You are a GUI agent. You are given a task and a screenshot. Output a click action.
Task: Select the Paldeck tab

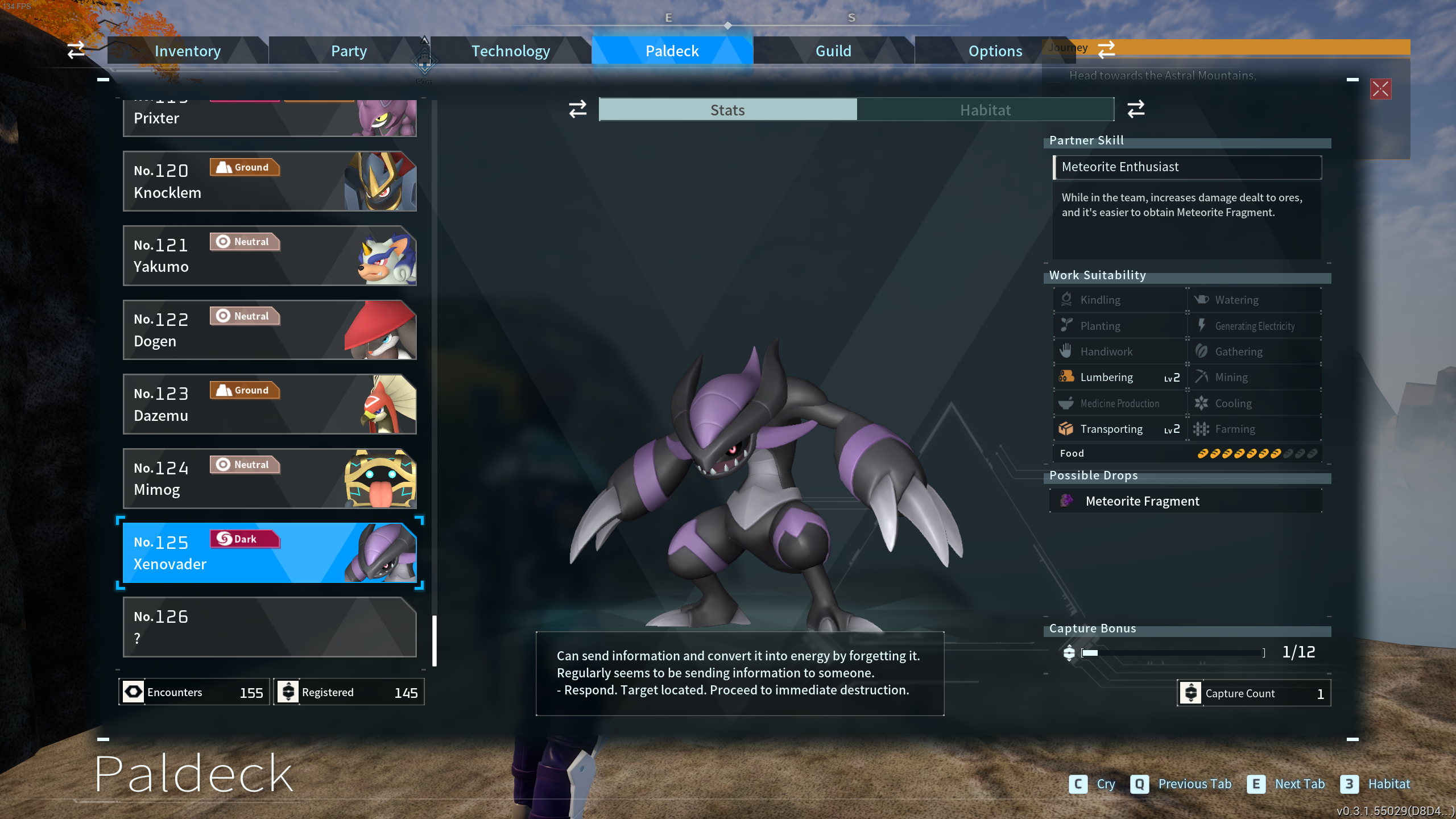tap(672, 51)
